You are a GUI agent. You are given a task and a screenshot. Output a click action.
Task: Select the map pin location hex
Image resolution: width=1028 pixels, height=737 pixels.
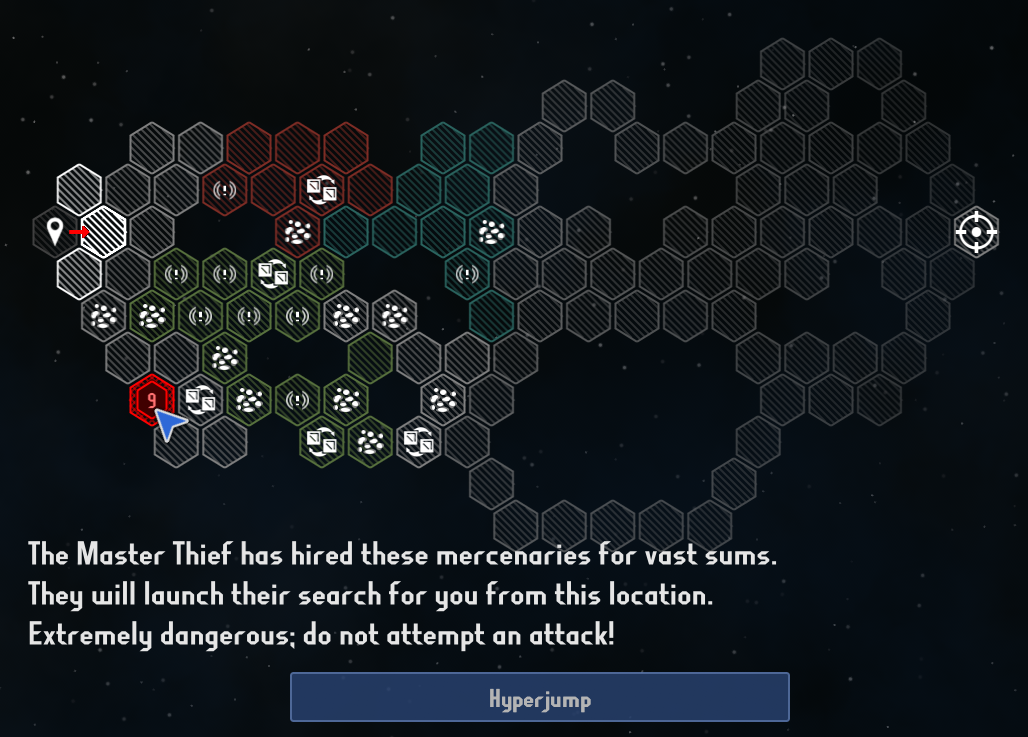[x=55, y=232]
